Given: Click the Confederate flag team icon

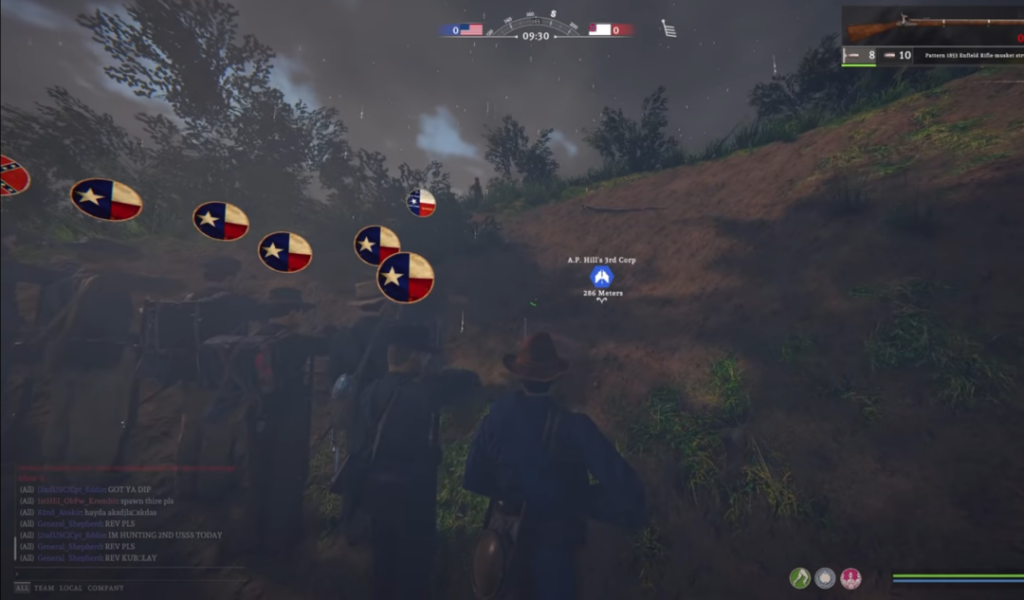Looking at the screenshot, I should 600,30.
